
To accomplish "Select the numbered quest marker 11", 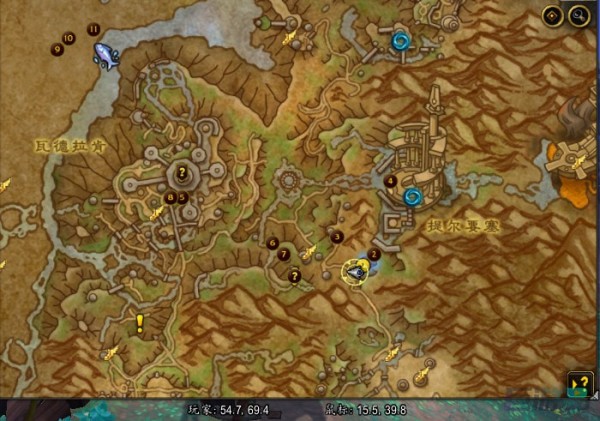I will click(94, 29).
